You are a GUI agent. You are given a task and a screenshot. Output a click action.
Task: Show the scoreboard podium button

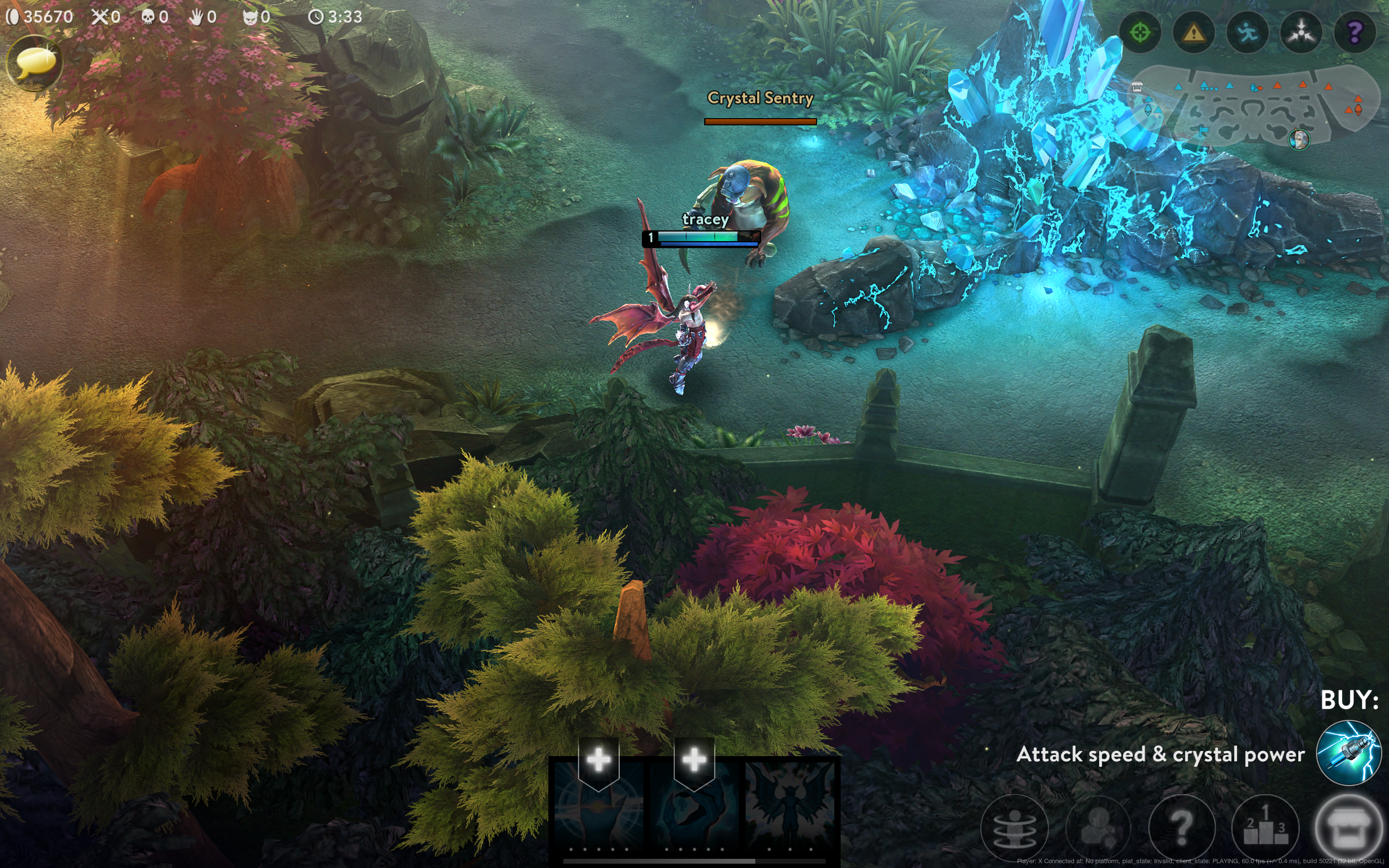coord(1265,827)
